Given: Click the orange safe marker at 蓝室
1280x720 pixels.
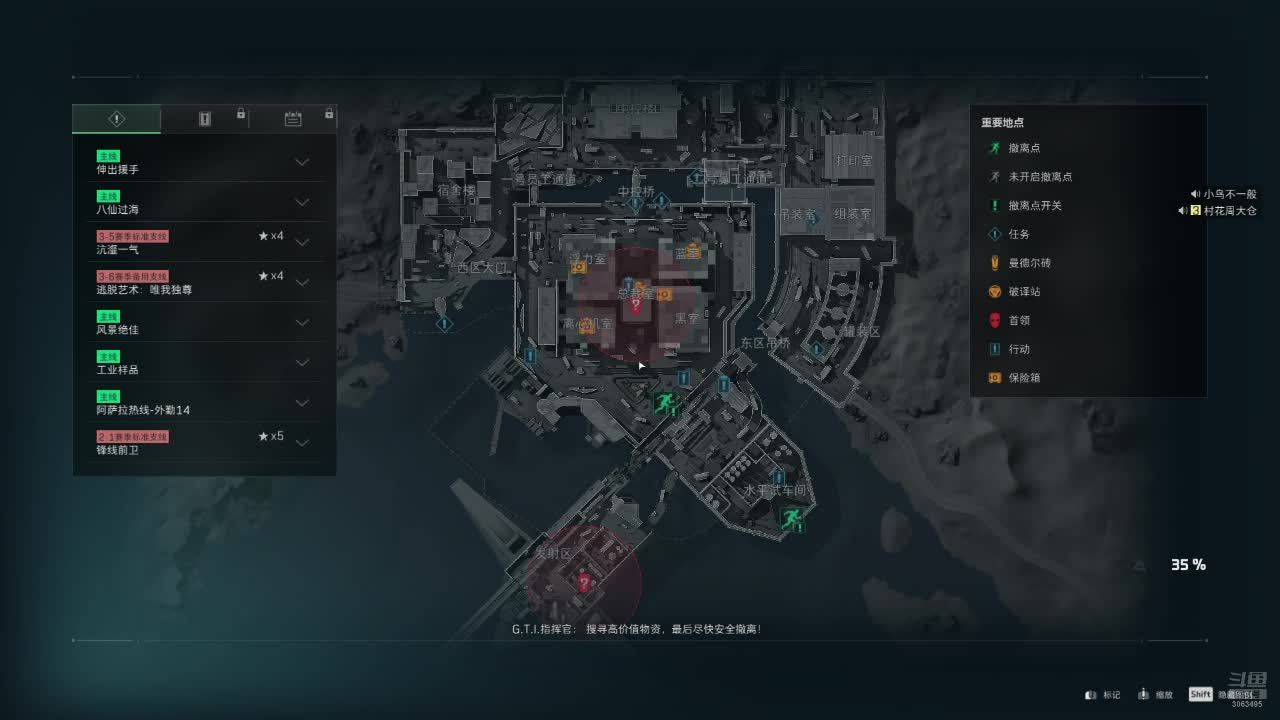Looking at the screenshot, I should point(692,252).
